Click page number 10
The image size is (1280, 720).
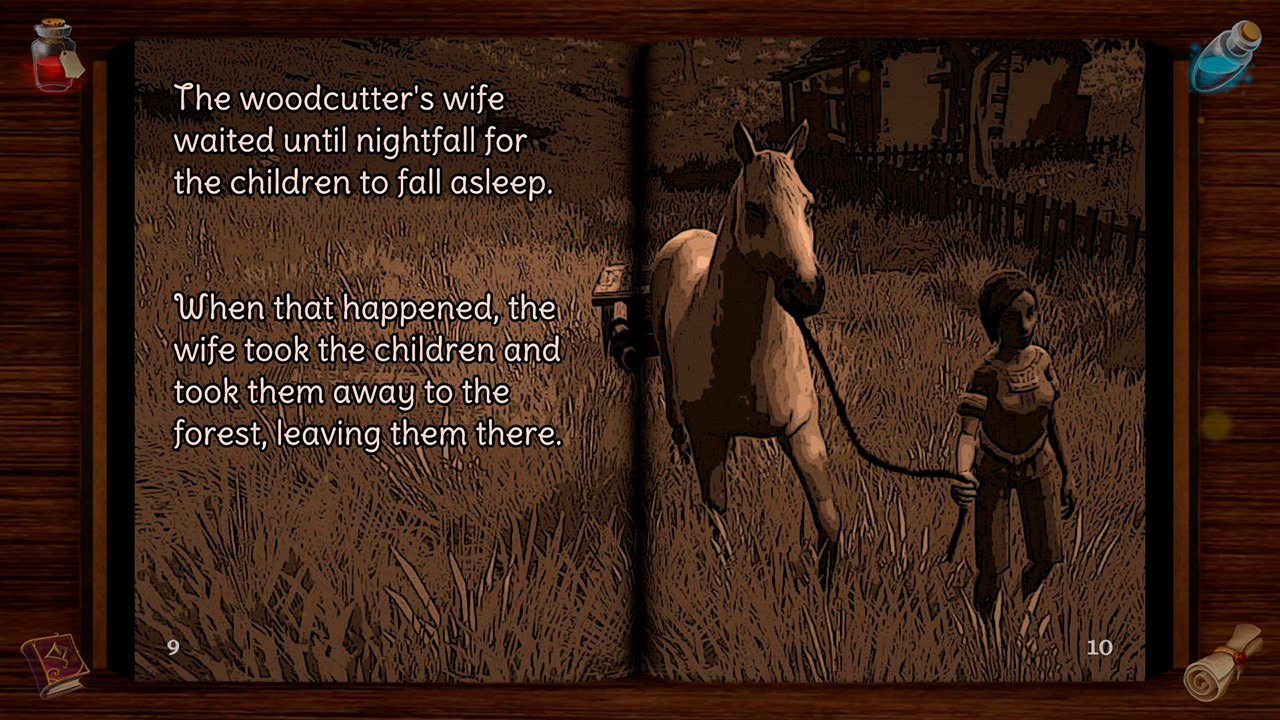pos(1100,647)
